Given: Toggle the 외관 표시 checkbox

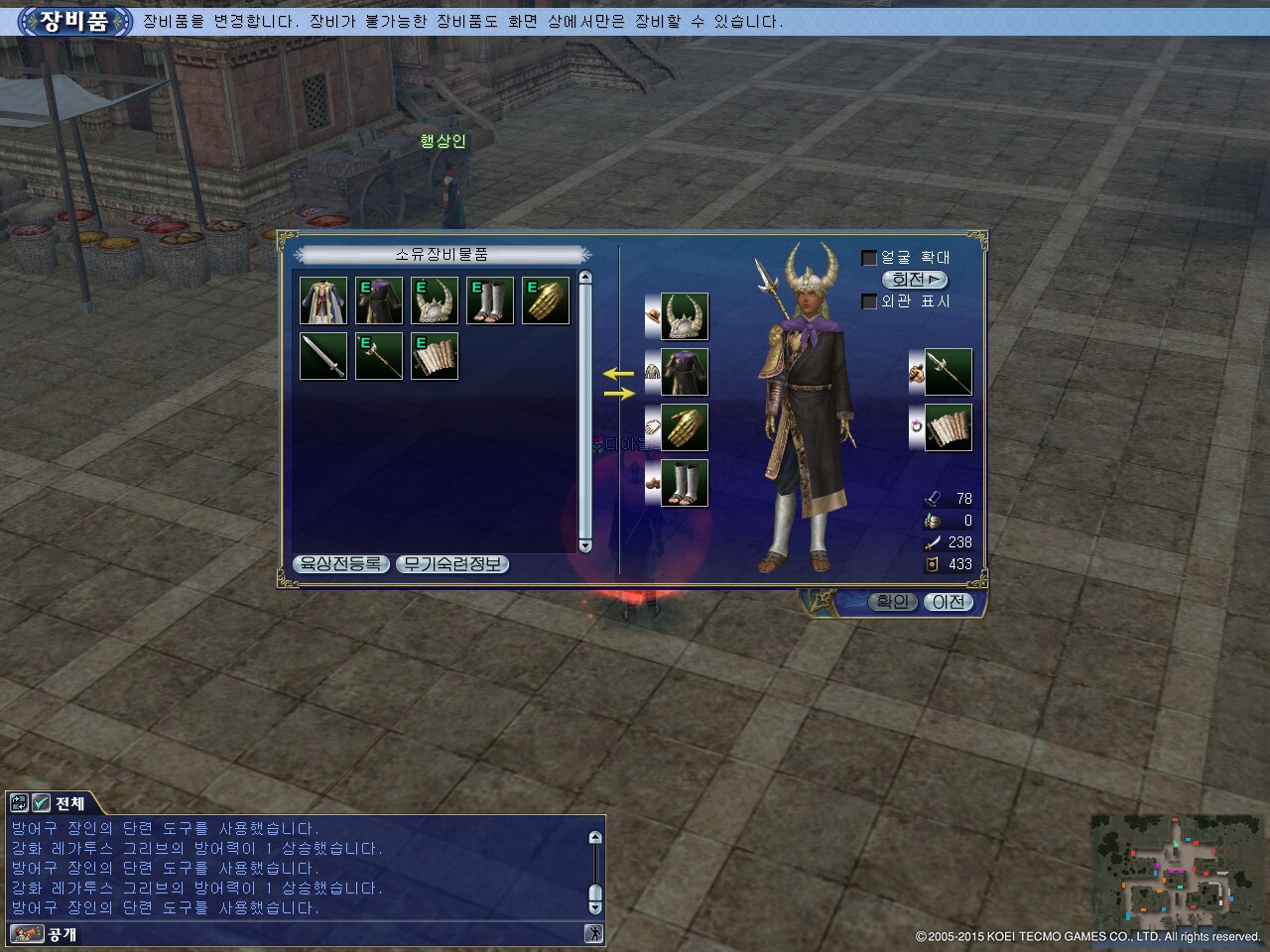Looking at the screenshot, I should (869, 301).
